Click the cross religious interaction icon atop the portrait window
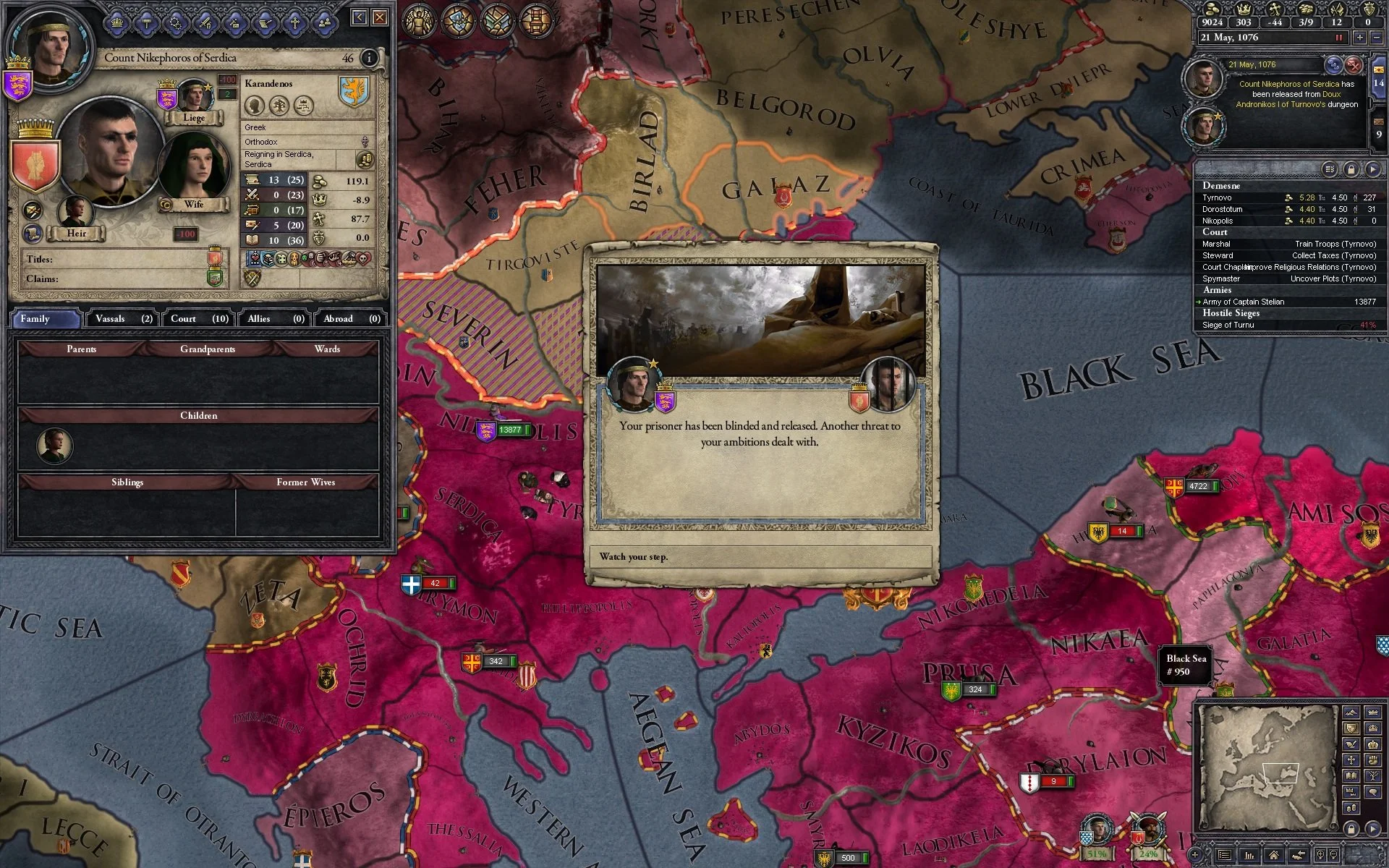1389x868 pixels. pos(294,22)
